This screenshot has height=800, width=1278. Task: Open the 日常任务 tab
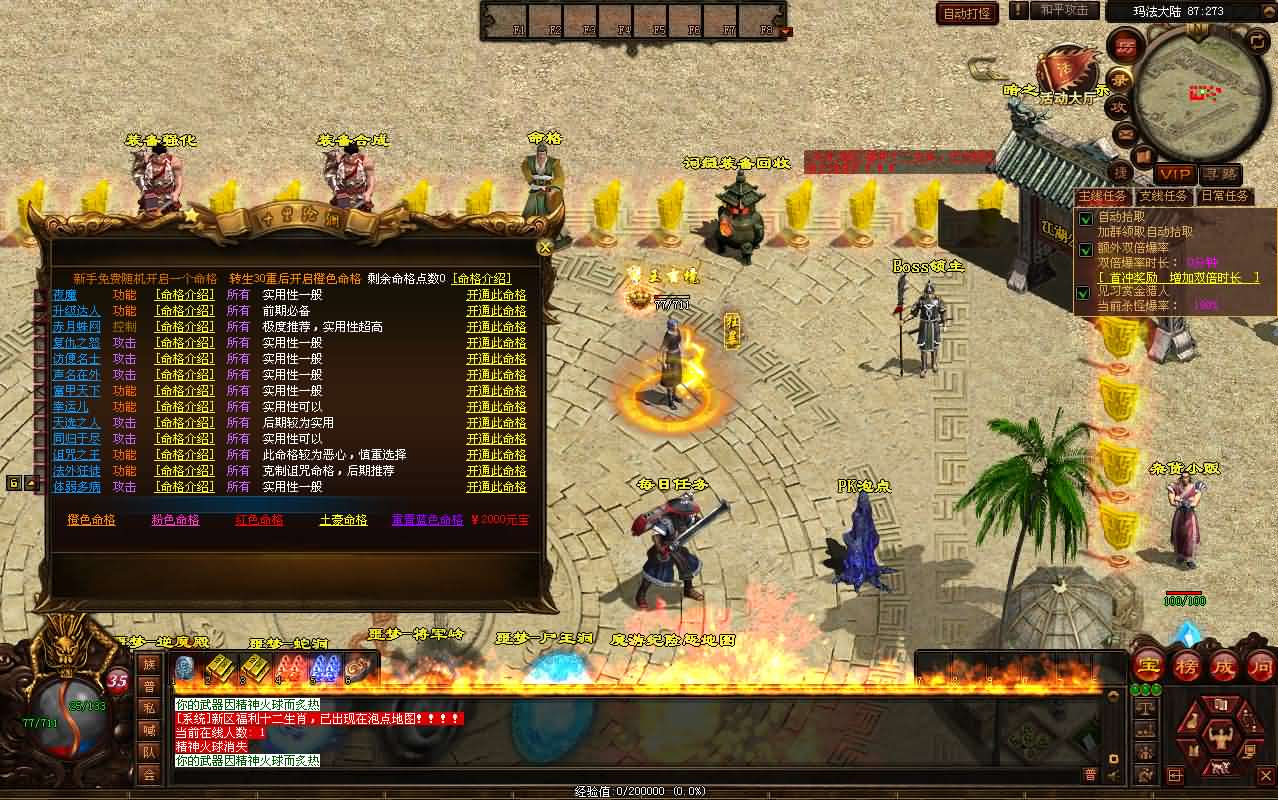(x=1224, y=196)
